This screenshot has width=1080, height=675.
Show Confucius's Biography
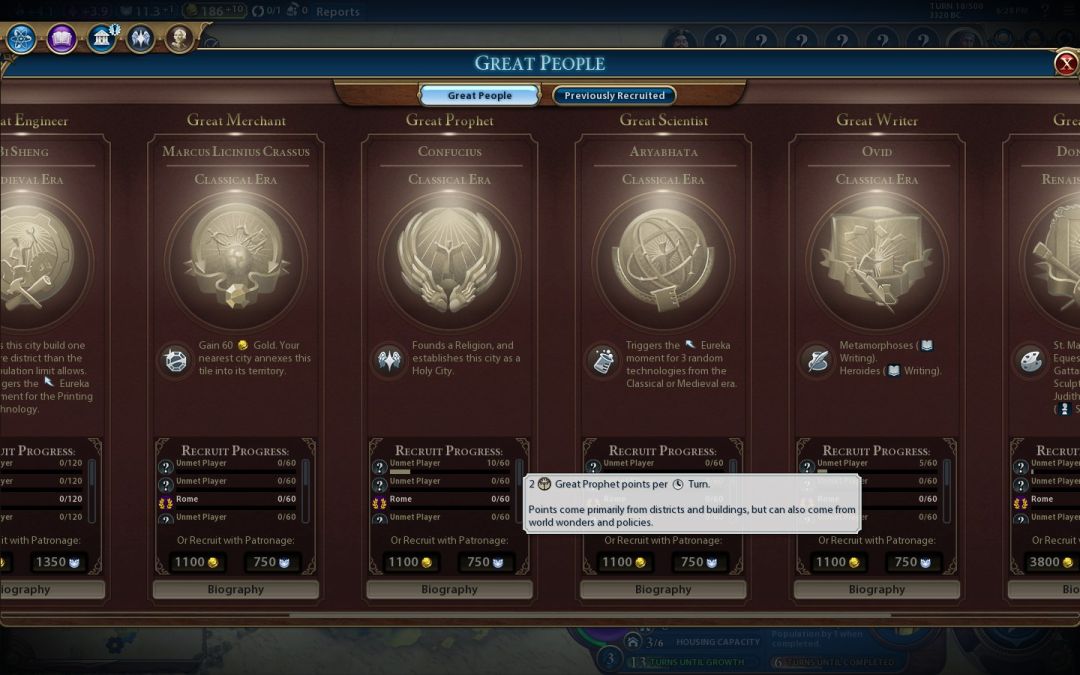point(449,590)
